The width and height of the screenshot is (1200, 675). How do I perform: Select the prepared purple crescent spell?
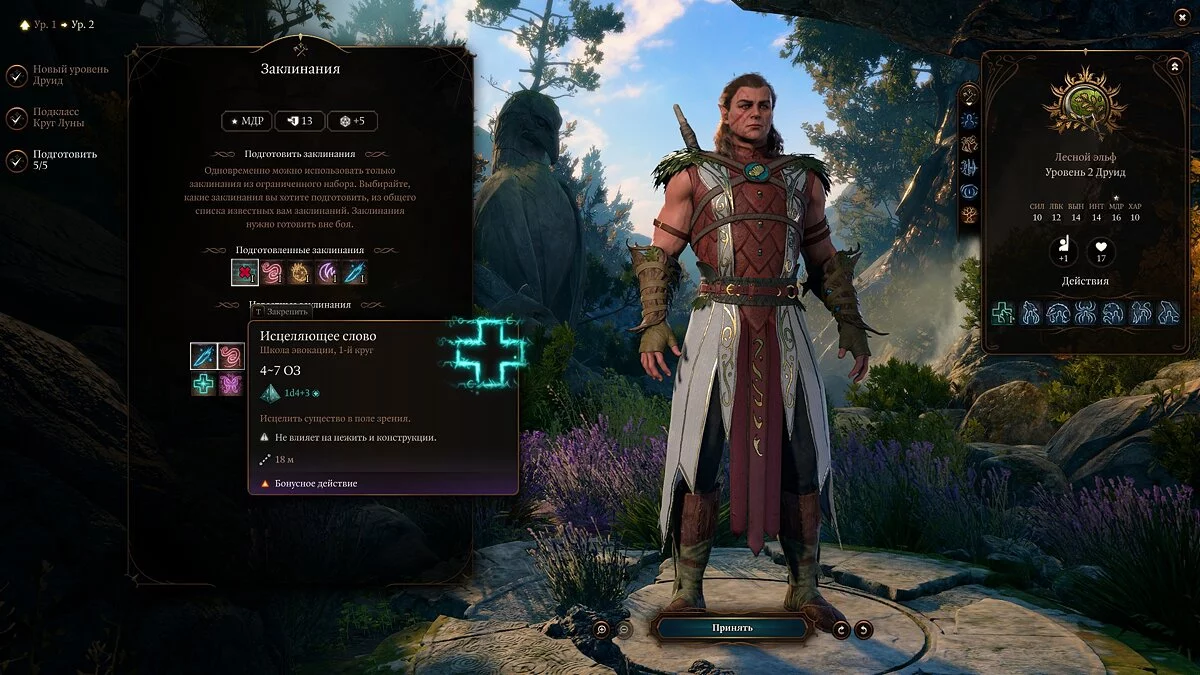tap(327, 272)
